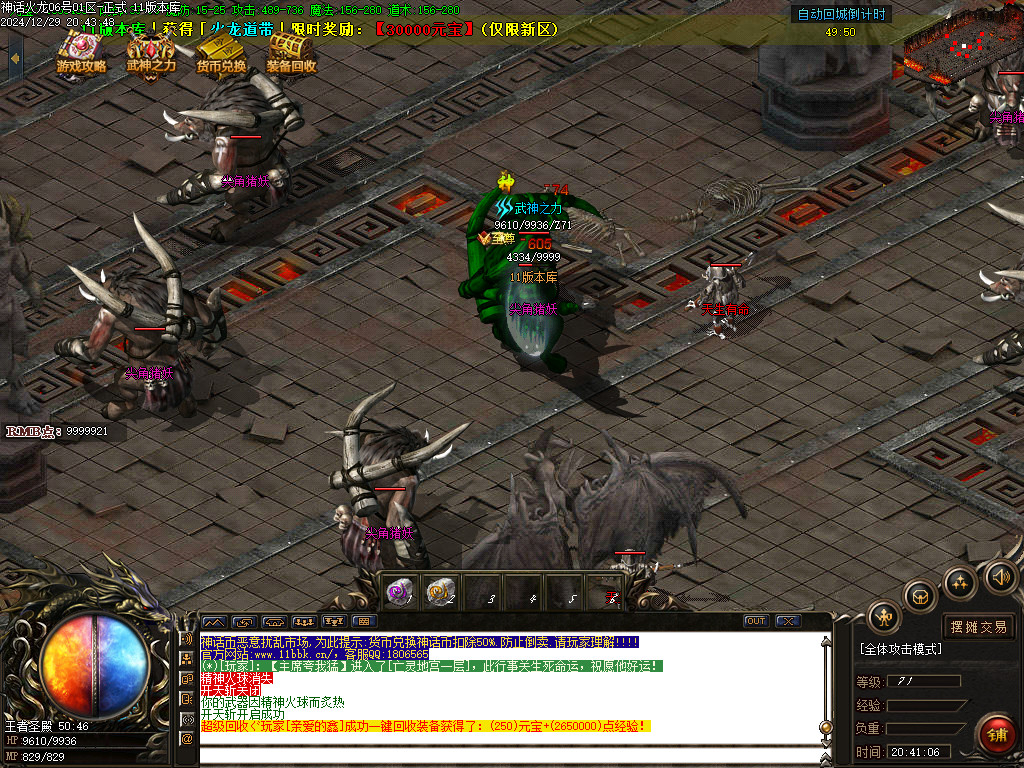
Task: Close the chat panel with the X button
Action: pos(788,621)
